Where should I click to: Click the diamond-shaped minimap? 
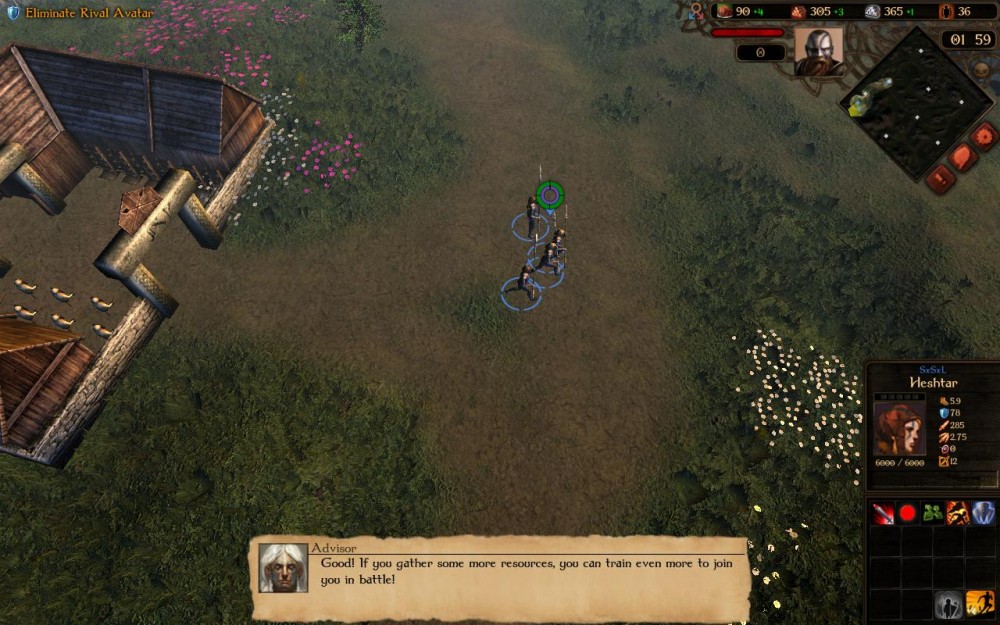[x=905, y=98]
